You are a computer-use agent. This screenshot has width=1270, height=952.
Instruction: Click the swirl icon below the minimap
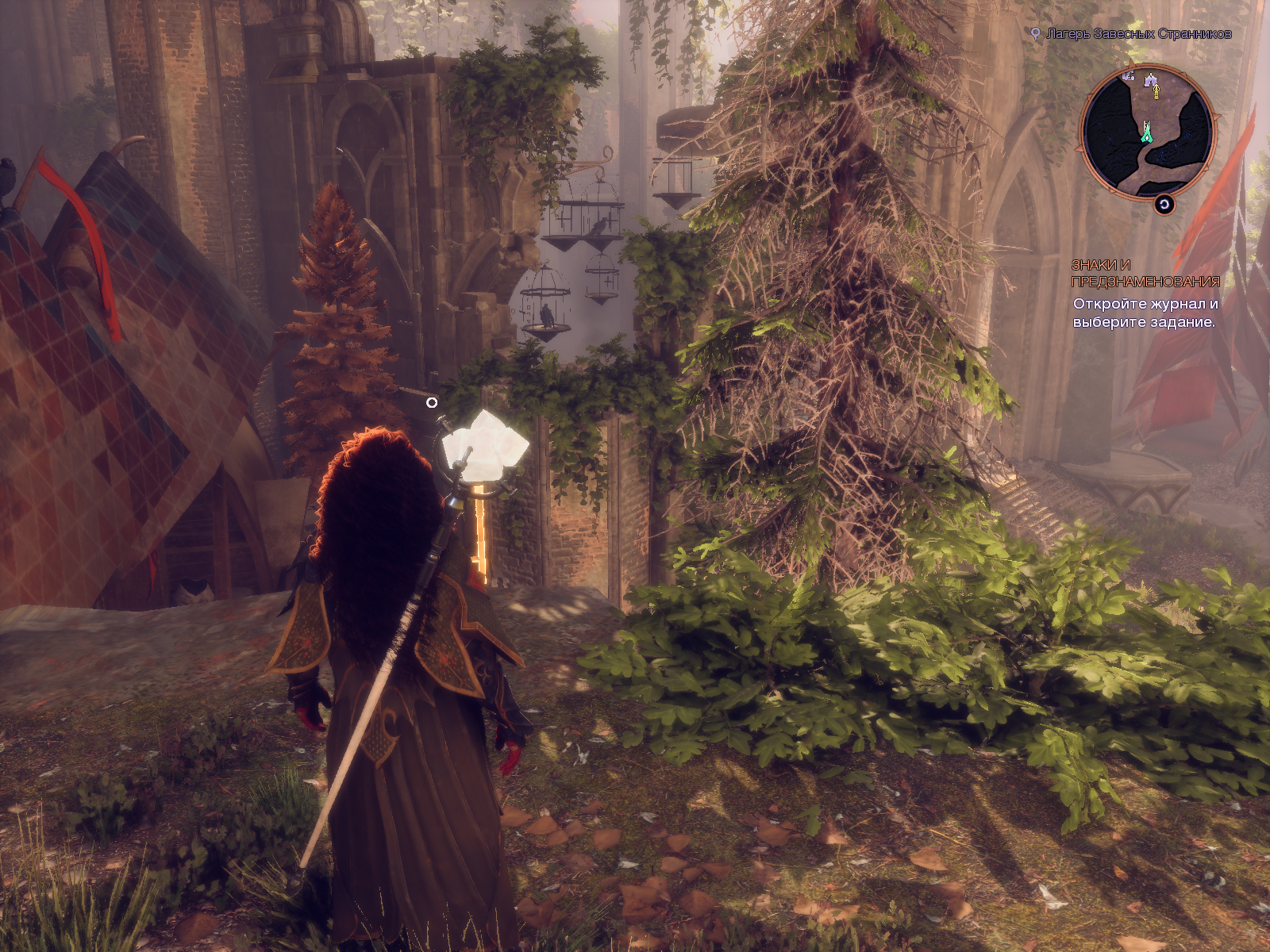click(1164, 205)
